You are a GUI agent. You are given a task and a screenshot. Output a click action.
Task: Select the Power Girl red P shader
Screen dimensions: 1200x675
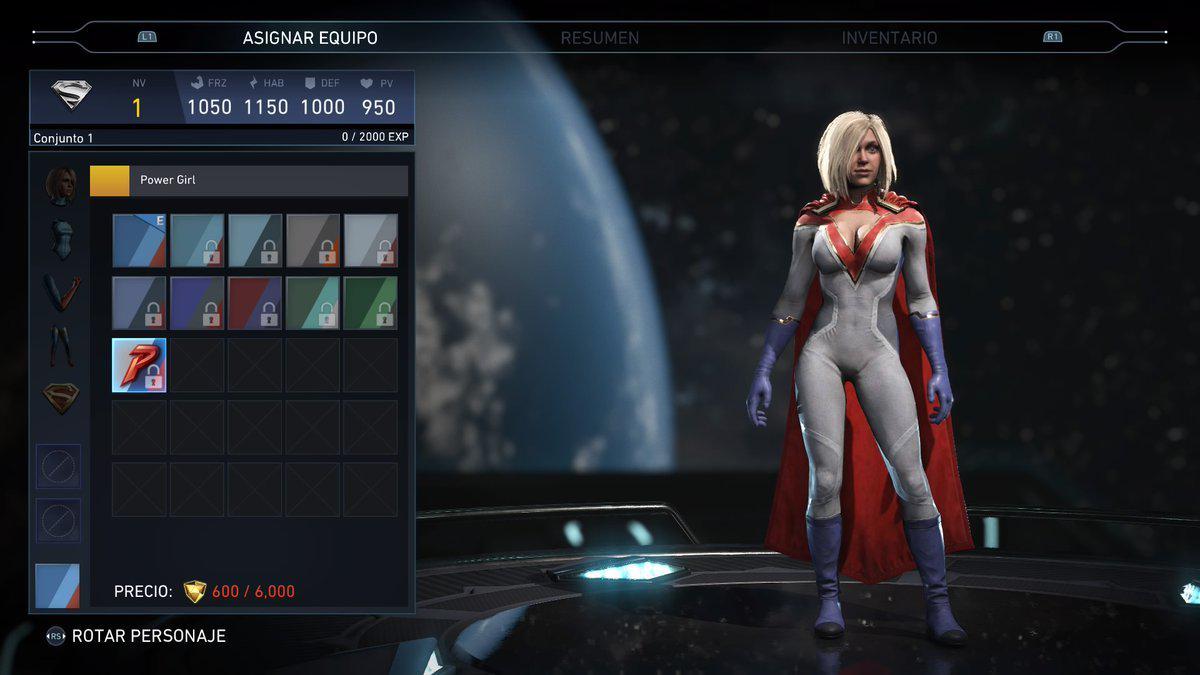139,364
